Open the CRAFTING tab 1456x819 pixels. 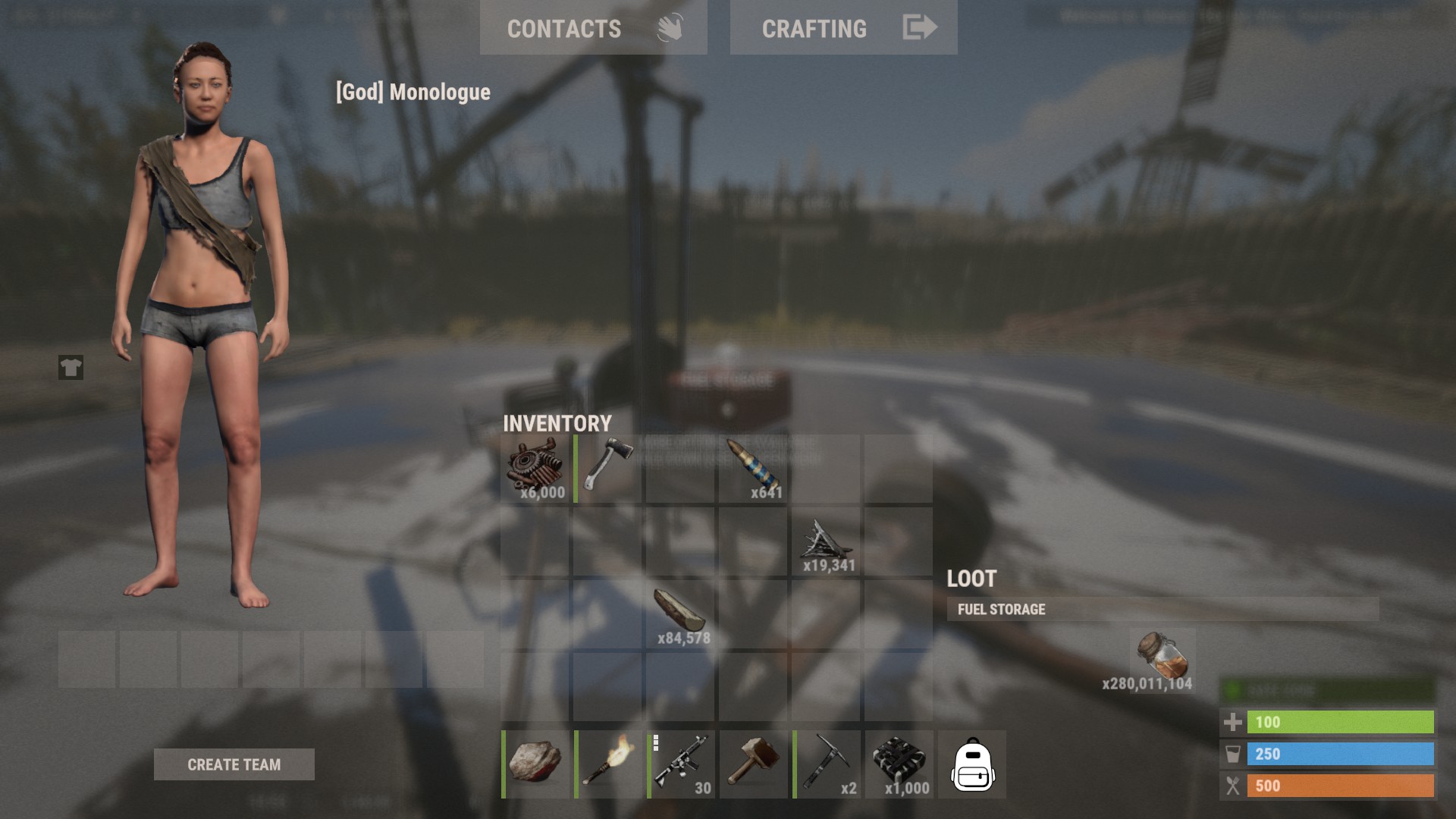[x=814, y=28]
